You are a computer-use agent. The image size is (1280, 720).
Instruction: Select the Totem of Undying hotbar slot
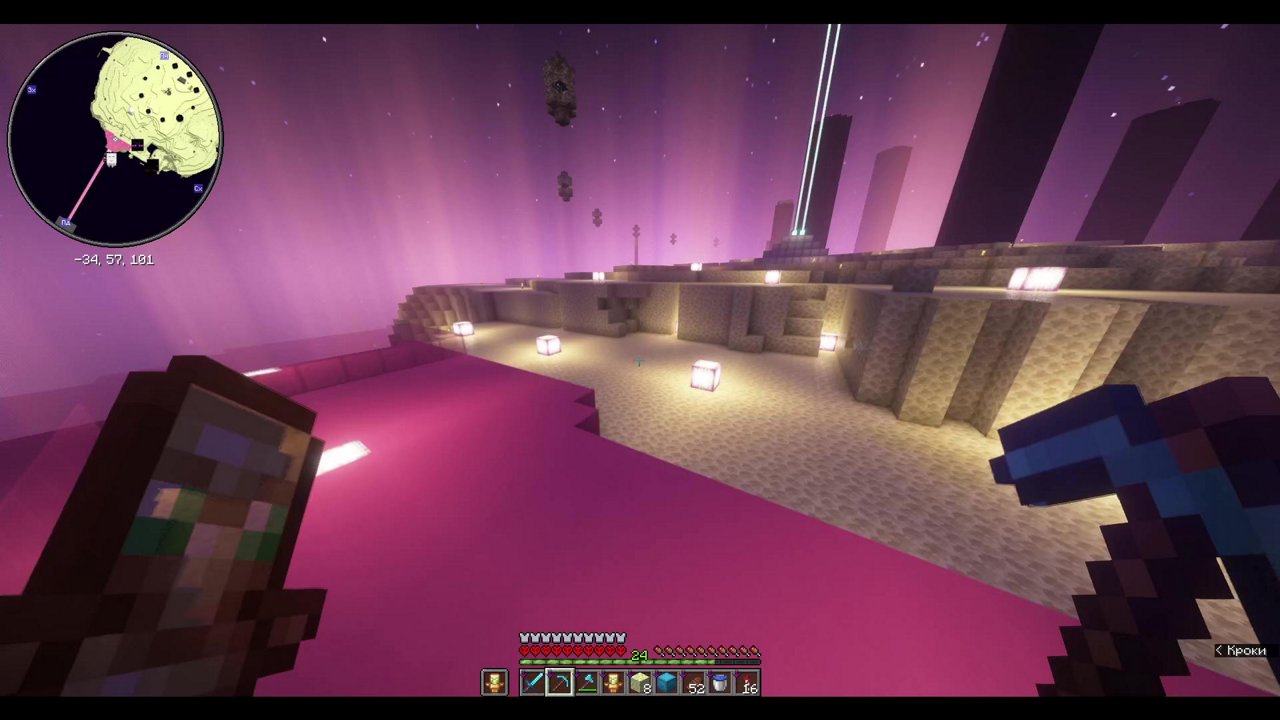(x=612, y=683)
